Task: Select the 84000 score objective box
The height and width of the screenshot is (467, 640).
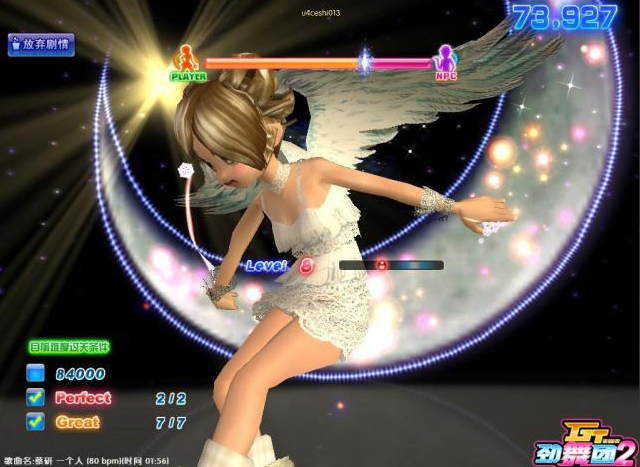Action: pyautogui.click(x=35, y=373)
